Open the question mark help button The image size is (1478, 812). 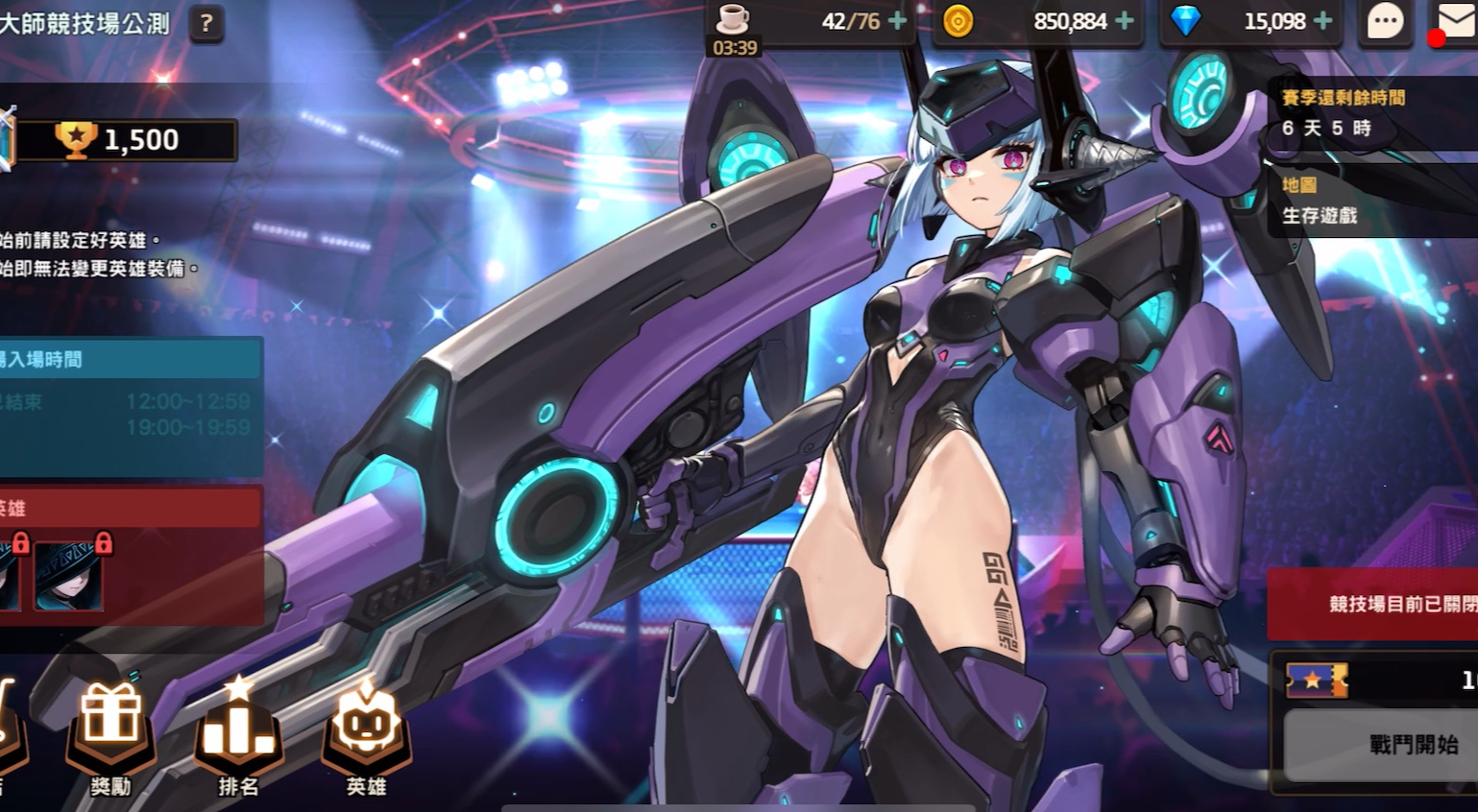pyautogui.click(x=206, y=22)
